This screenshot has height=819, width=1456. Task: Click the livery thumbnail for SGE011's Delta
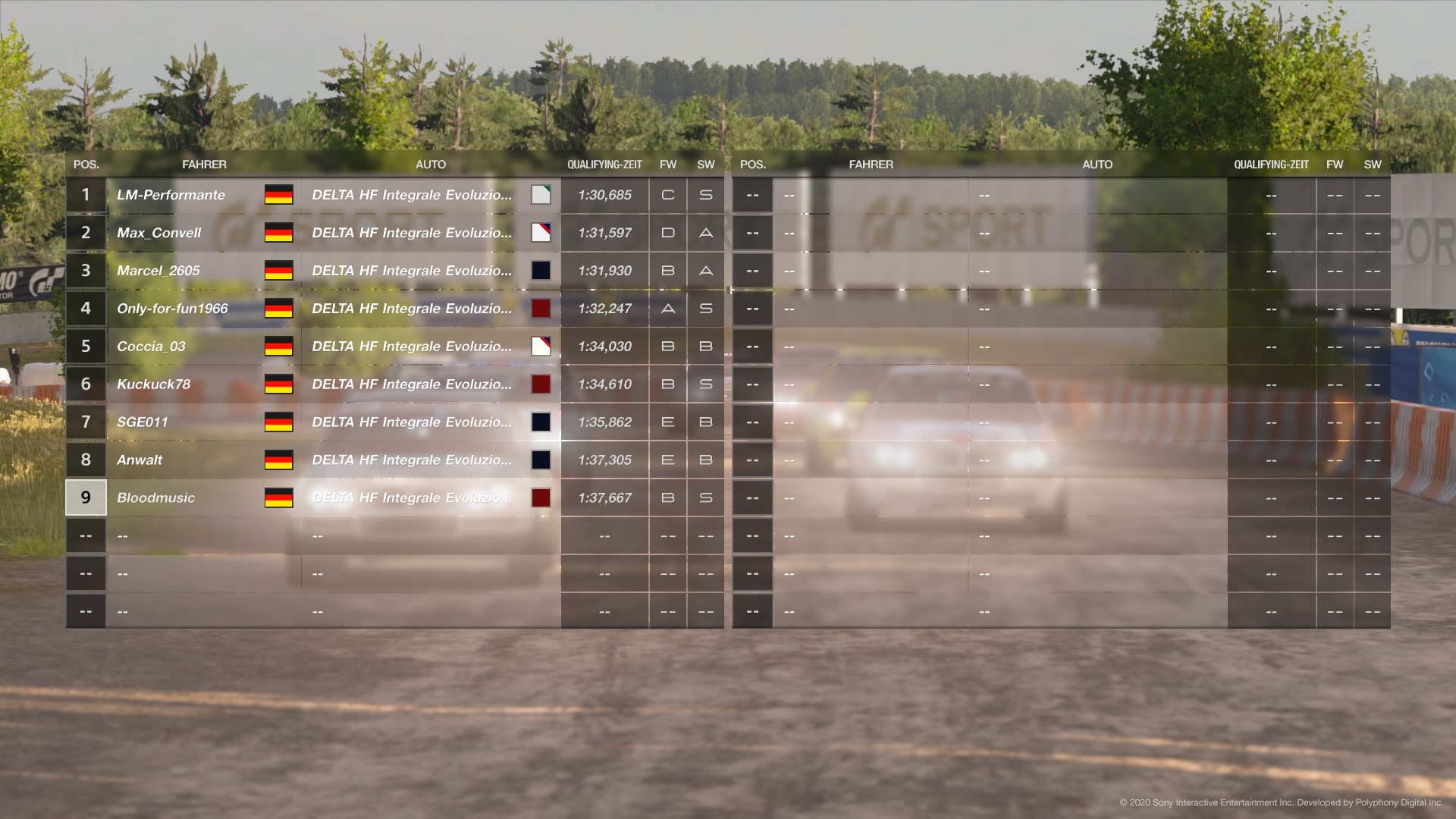click(x=541, y=422)
